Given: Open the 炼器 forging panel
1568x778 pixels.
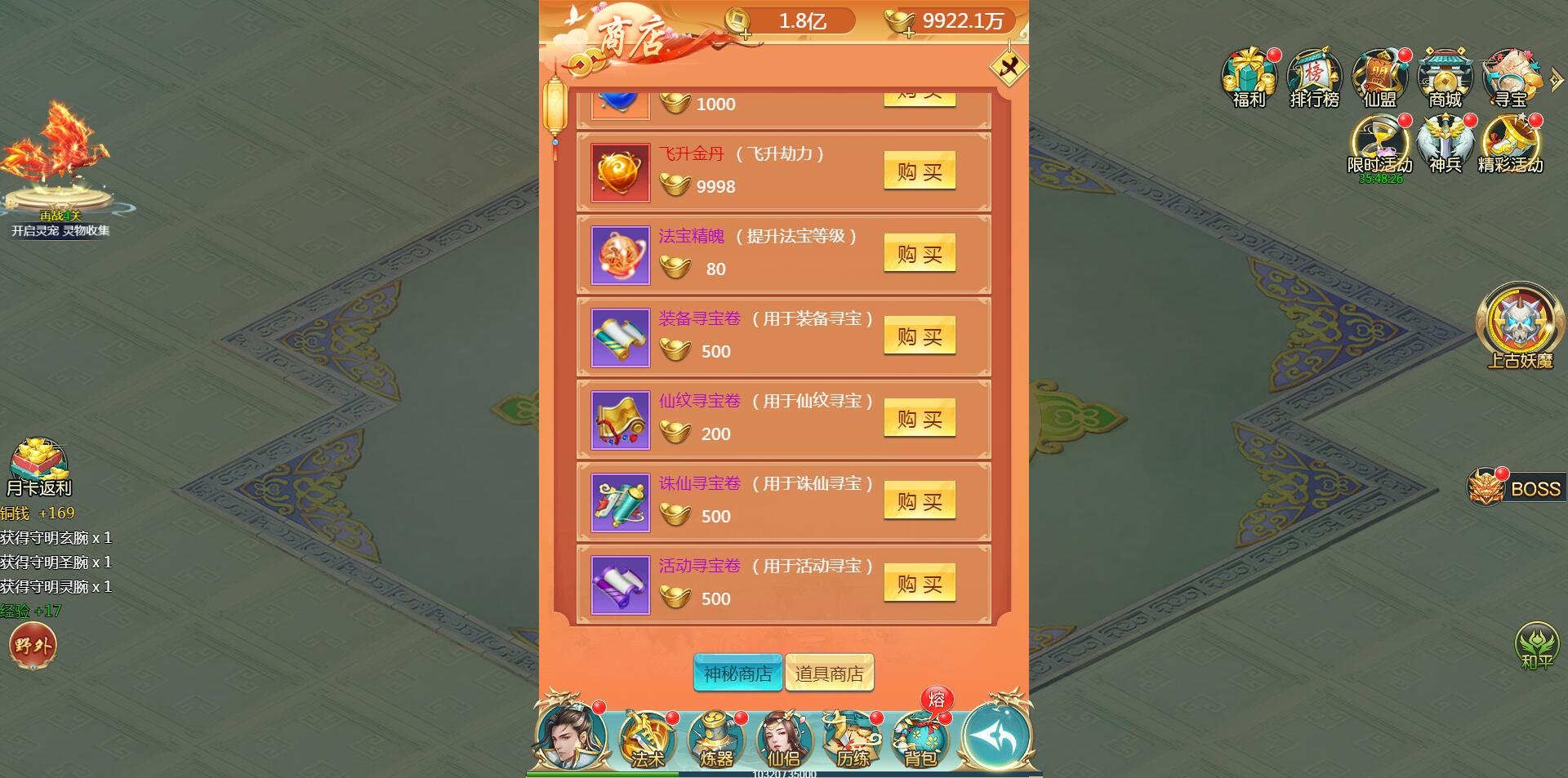Looking at the screenshot, I should click(x=715, y=739).
